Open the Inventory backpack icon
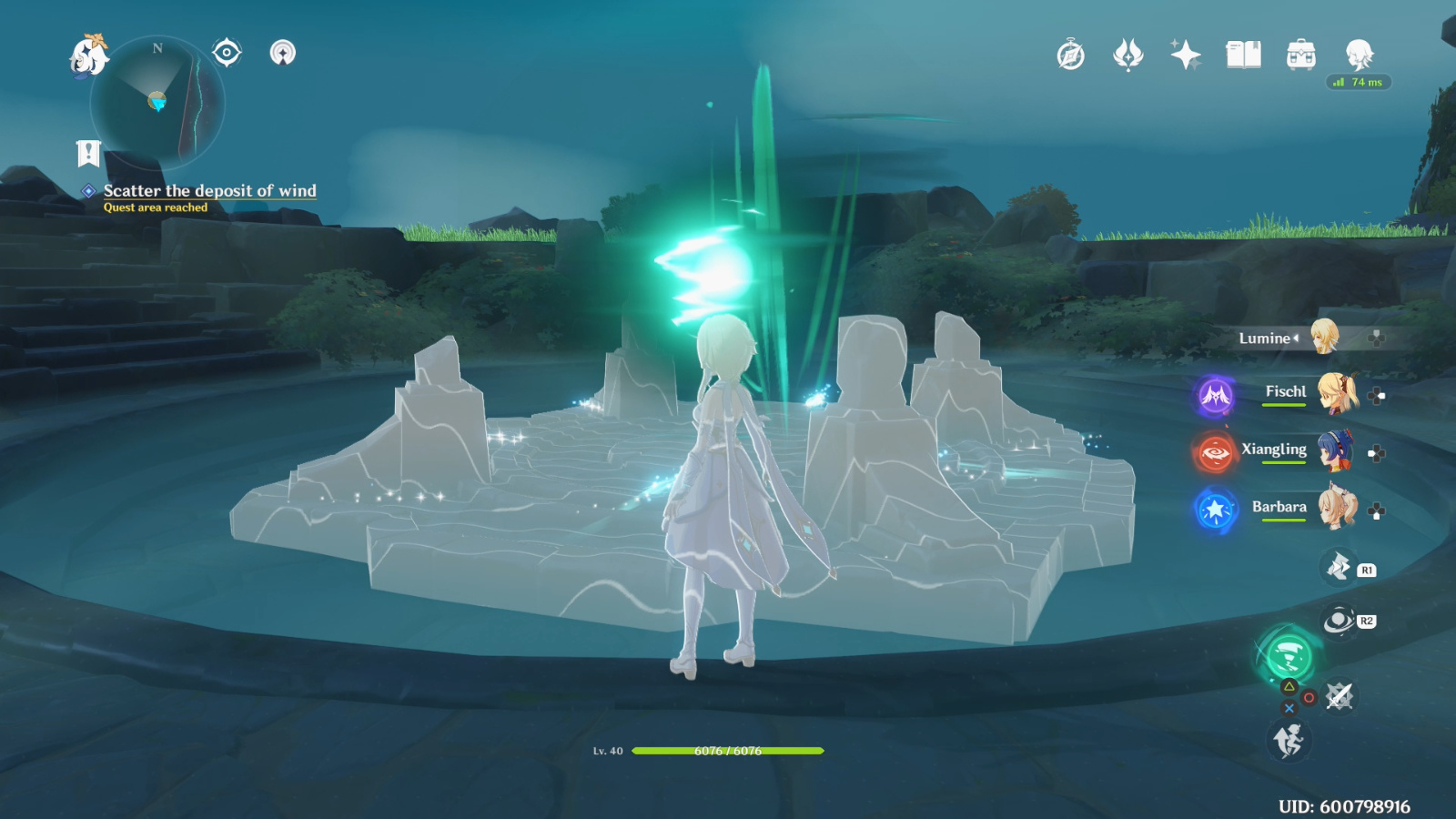This screenshot has width=1456, height=819. [x=1299, y=55]
